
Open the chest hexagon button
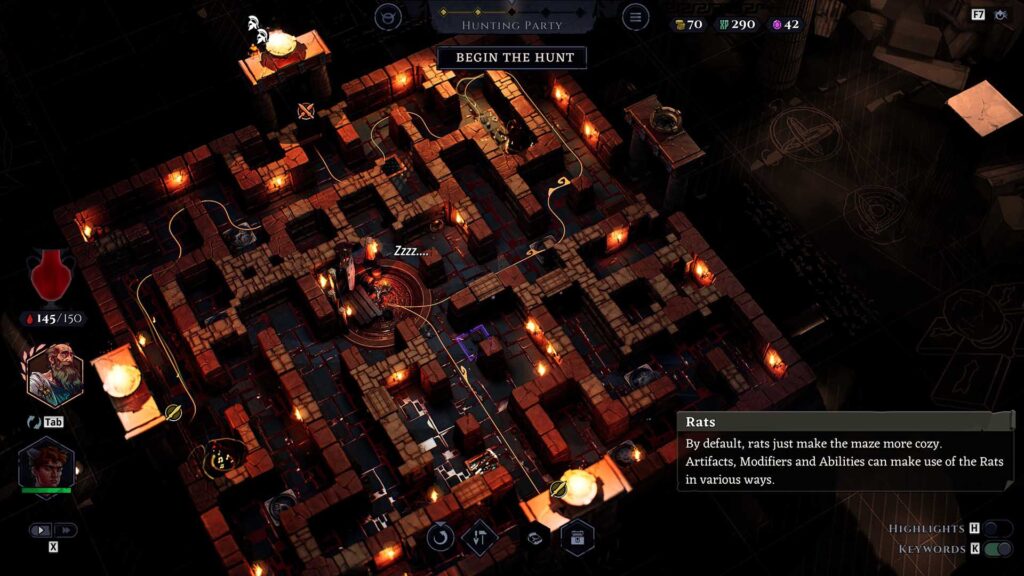578,537
